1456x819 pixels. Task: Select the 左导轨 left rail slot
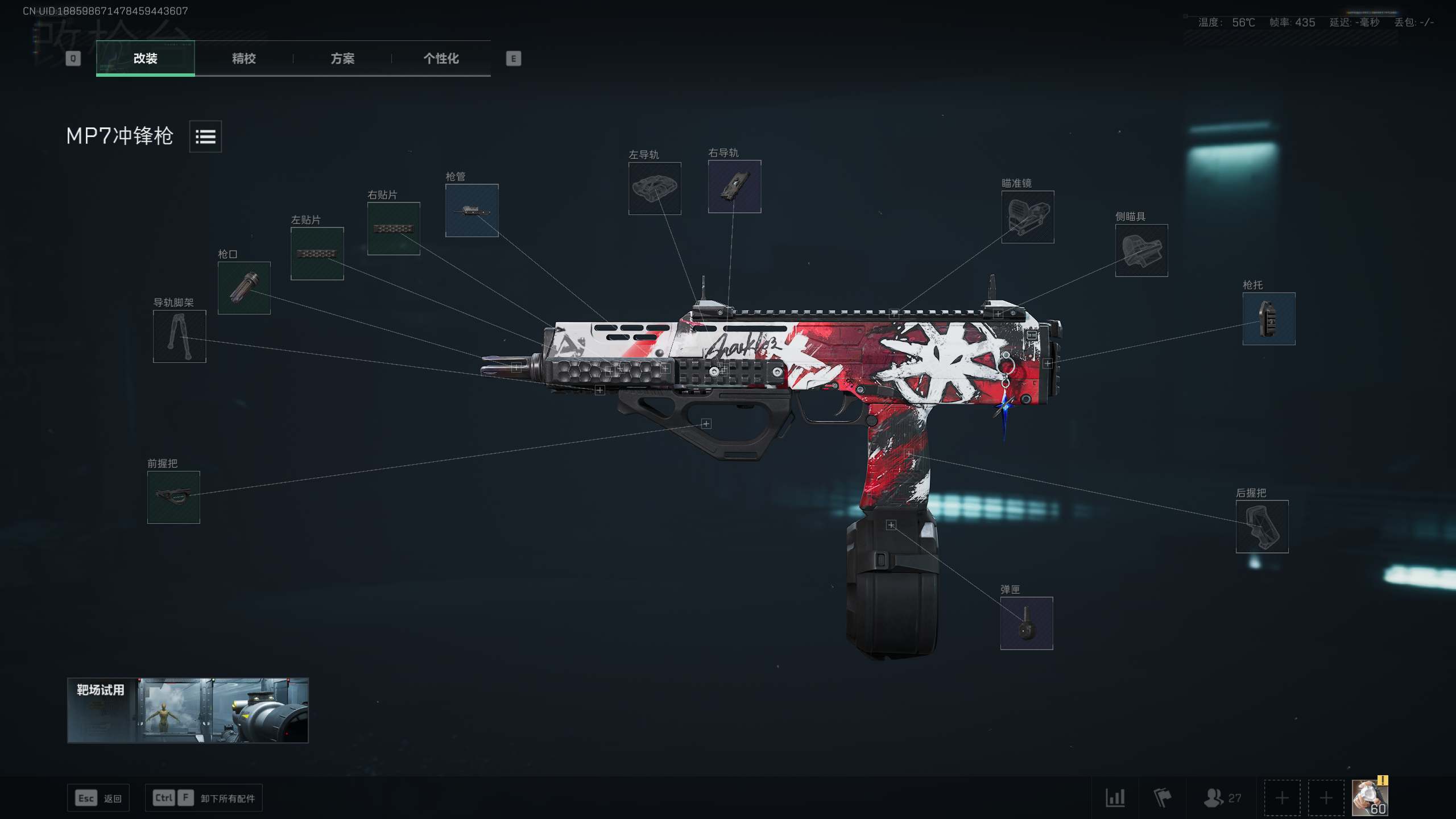point(655,188)
